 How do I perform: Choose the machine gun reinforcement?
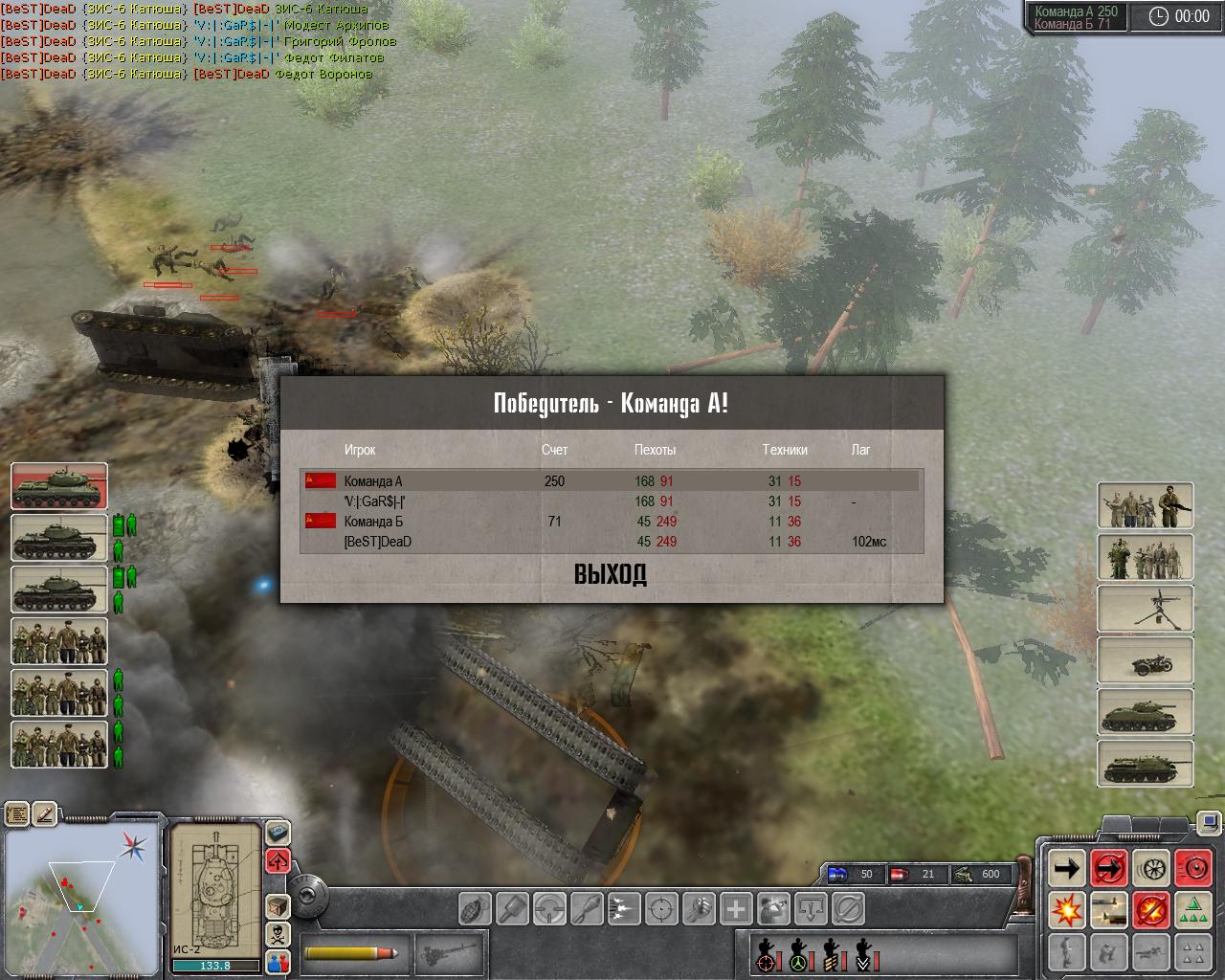coord(1145,607)
